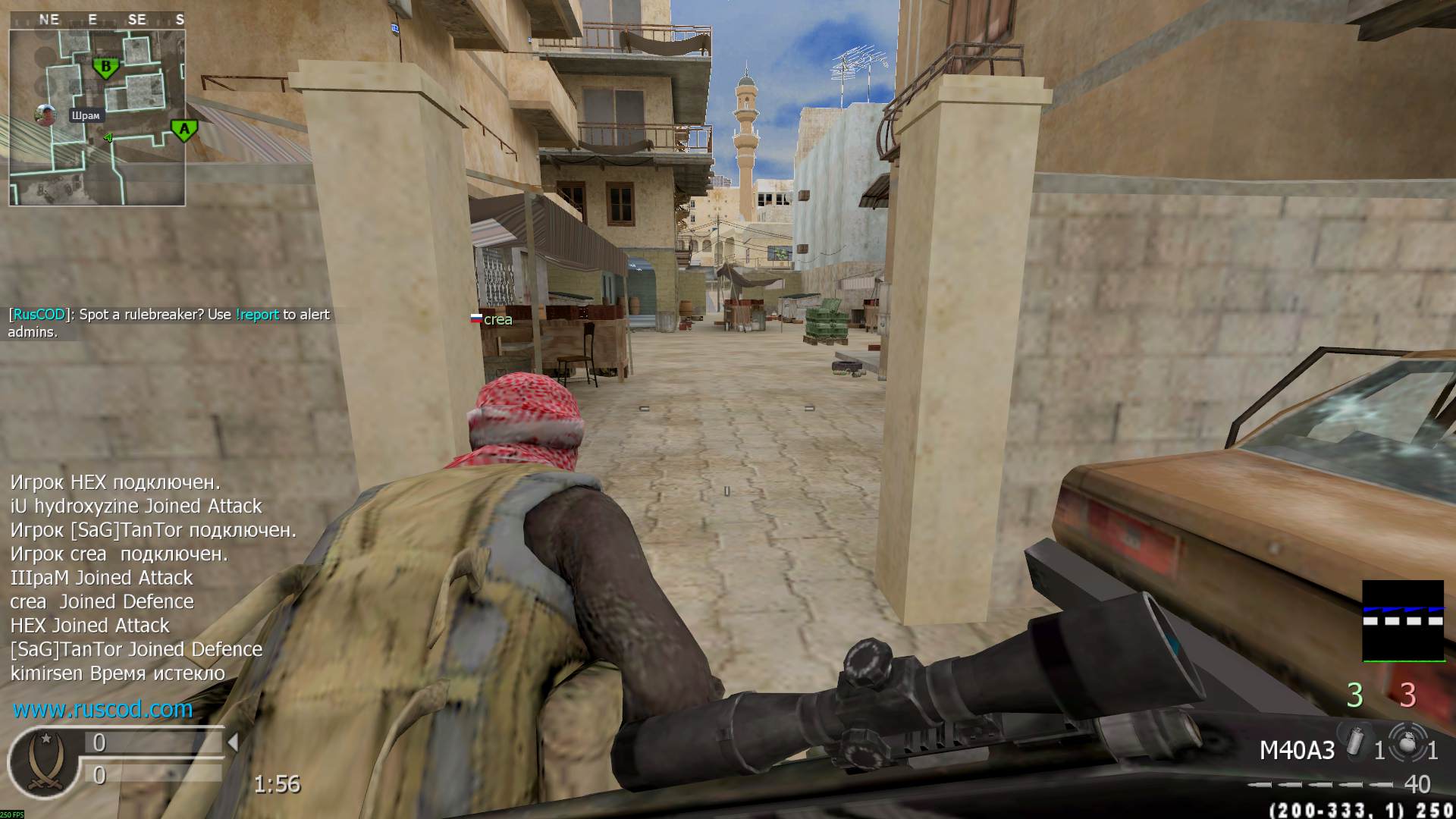Select the "crea" teammate name tag
This screenshot has height=819, width=1456.
click(497, 320)
